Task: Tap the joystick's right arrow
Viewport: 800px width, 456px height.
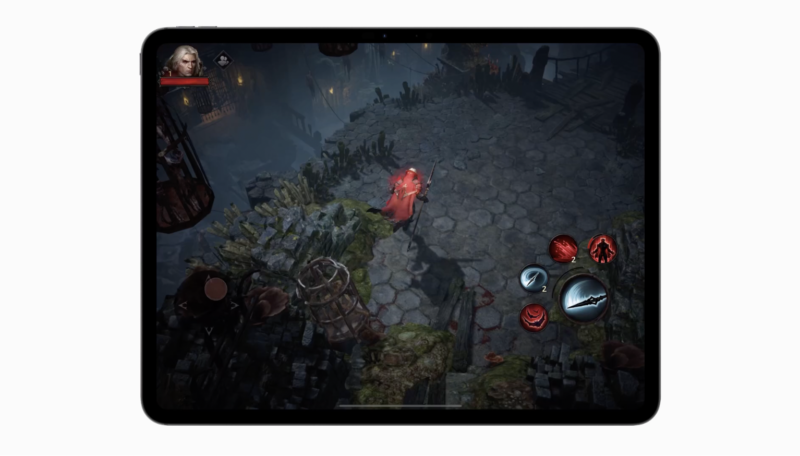Action: click(x=235, y=304)
